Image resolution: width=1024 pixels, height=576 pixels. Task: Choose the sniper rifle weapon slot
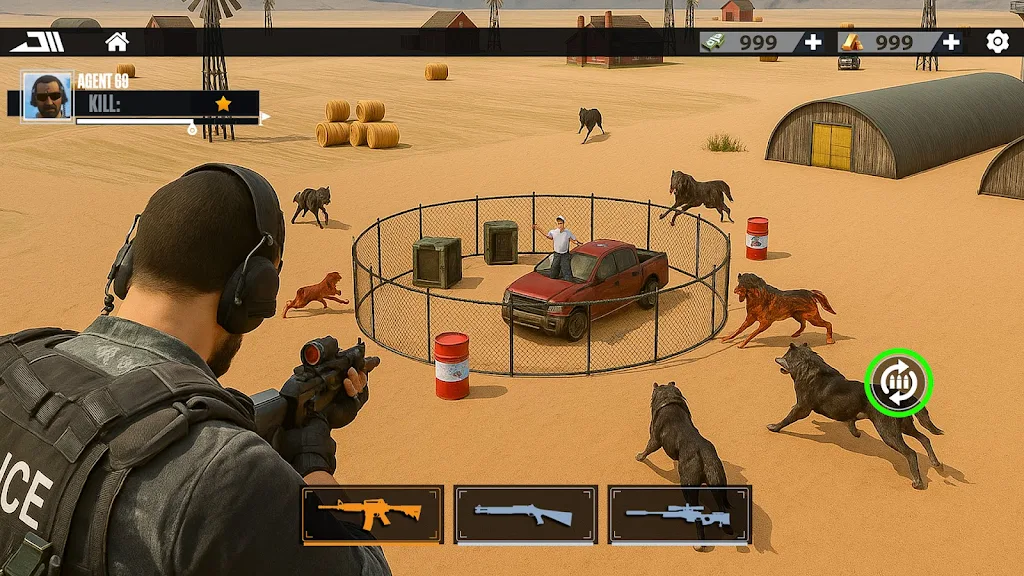(x=679, y=514)
